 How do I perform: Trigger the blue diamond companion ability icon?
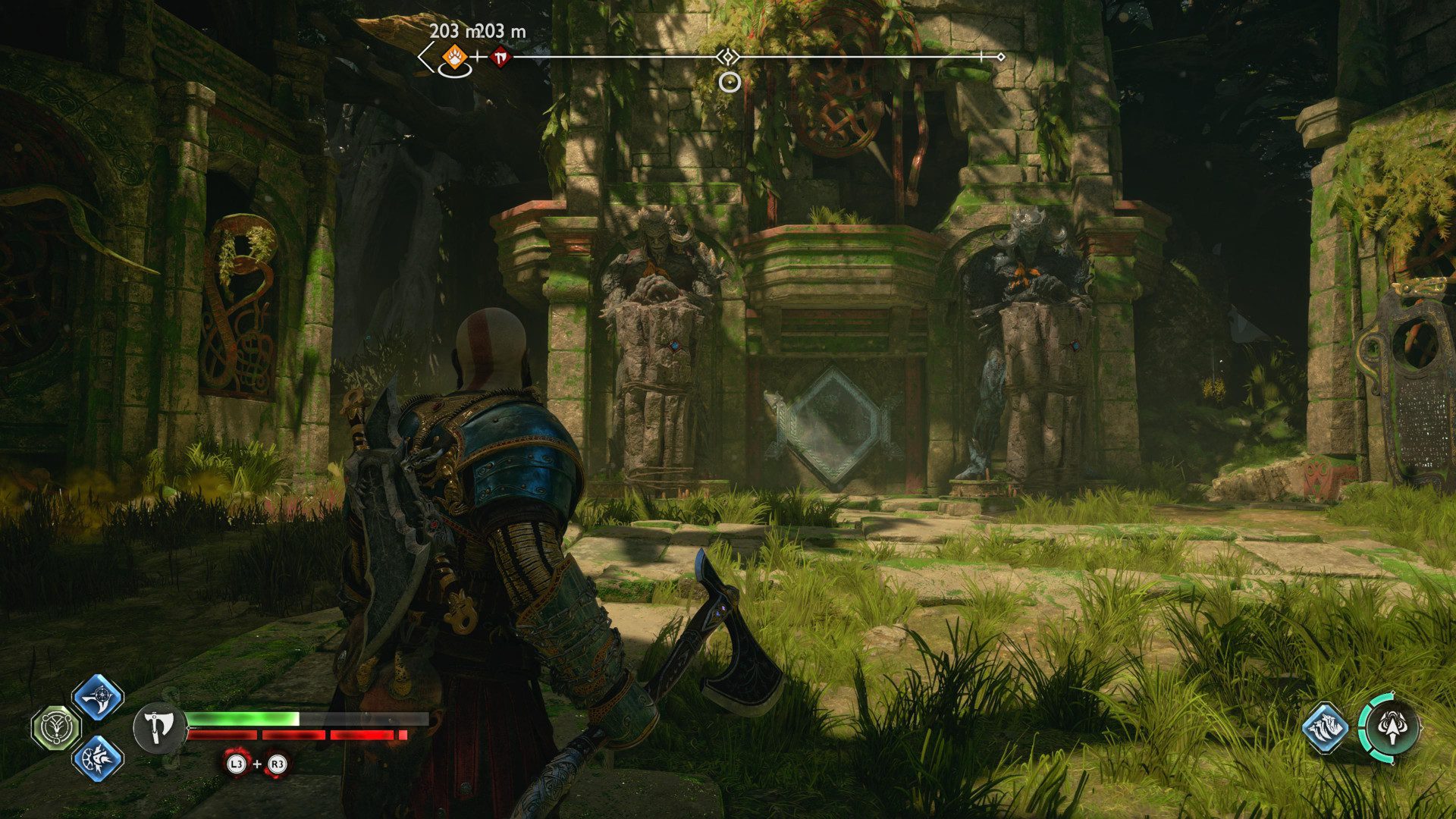(x=1325, y=729)
